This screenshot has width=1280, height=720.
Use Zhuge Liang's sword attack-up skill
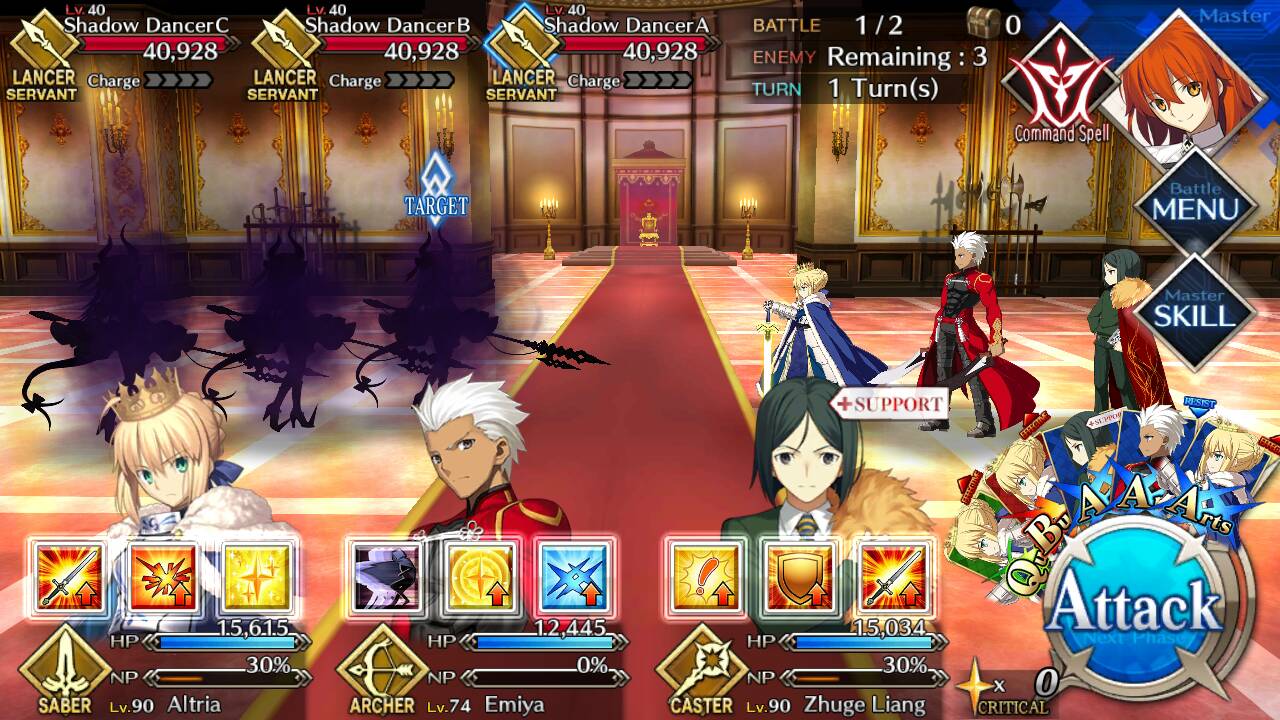point(893,576)
